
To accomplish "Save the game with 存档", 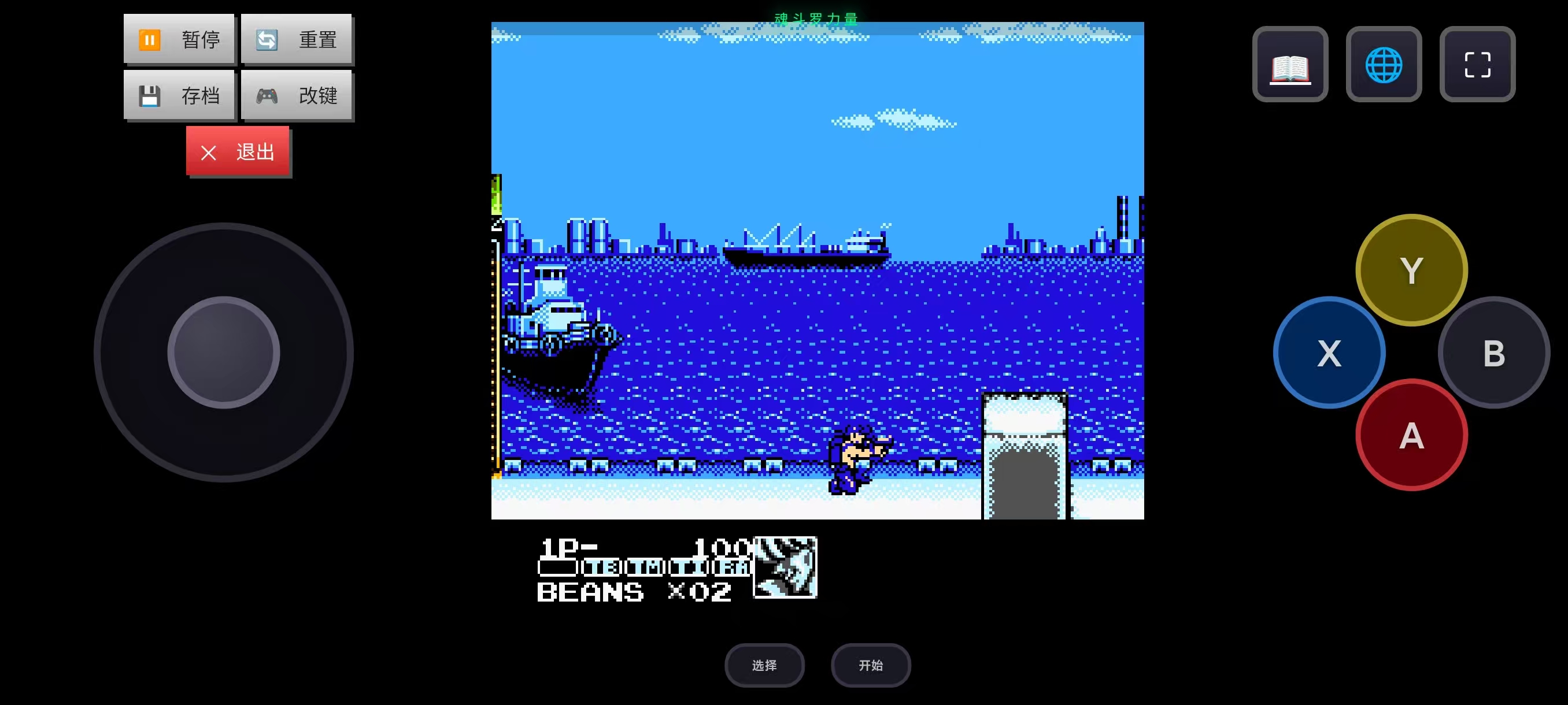I will point(179,95).
